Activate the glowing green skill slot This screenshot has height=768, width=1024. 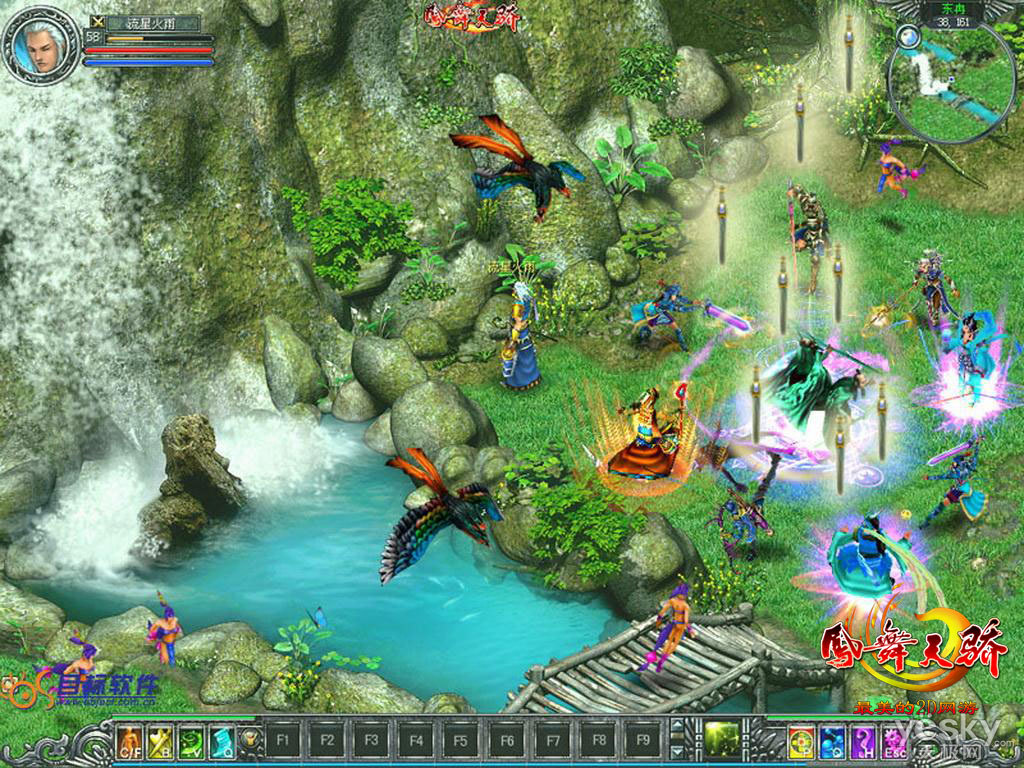tap(721, 739)
